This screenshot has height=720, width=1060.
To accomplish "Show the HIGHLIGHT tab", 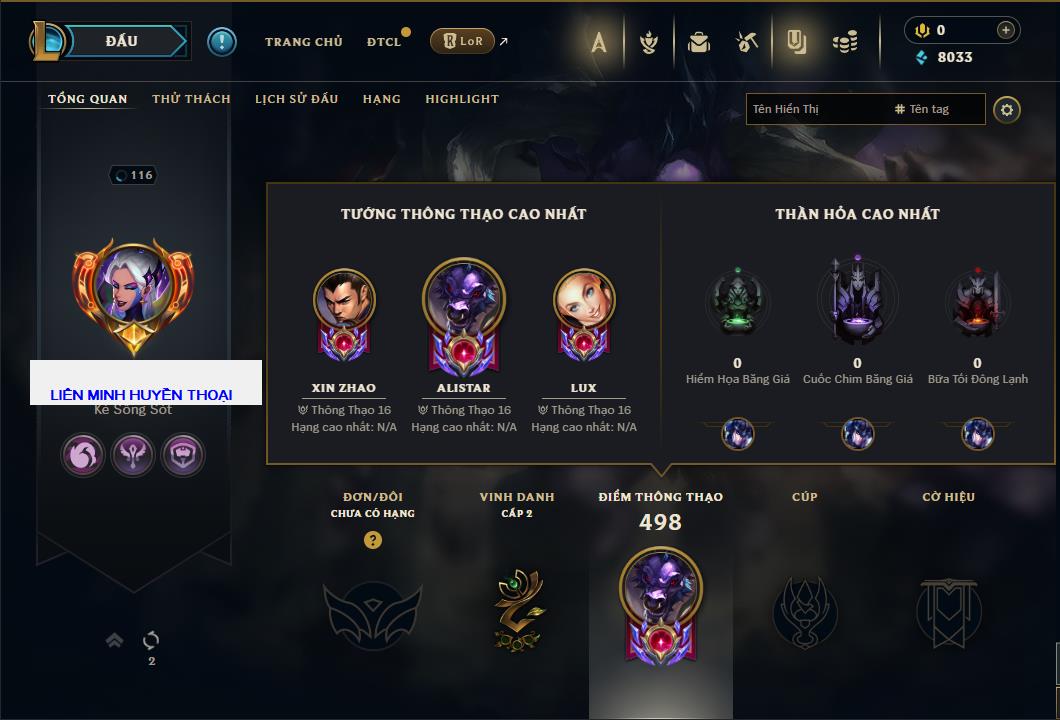I will 461,99.
